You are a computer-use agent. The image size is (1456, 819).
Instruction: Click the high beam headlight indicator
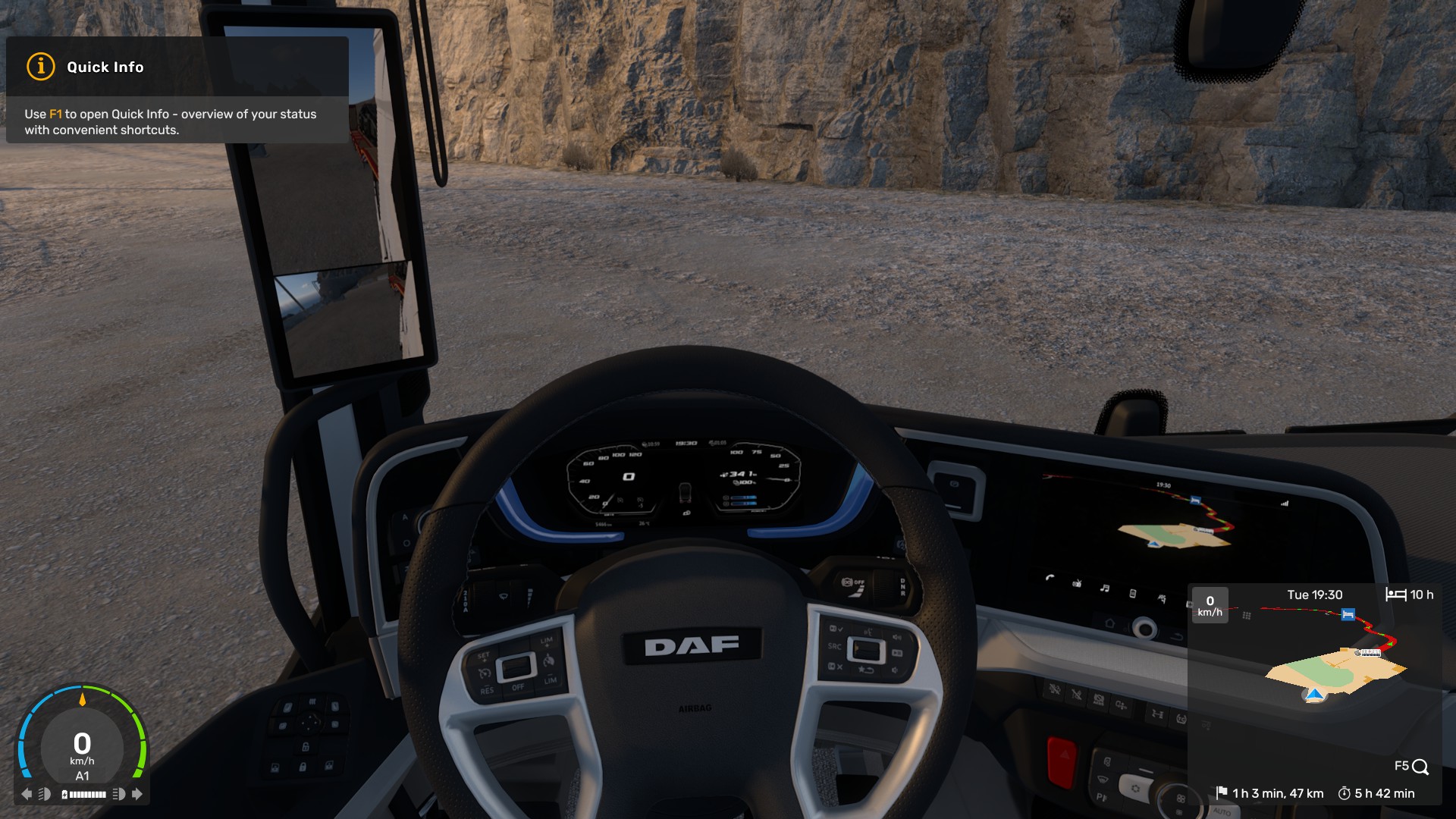118,794
